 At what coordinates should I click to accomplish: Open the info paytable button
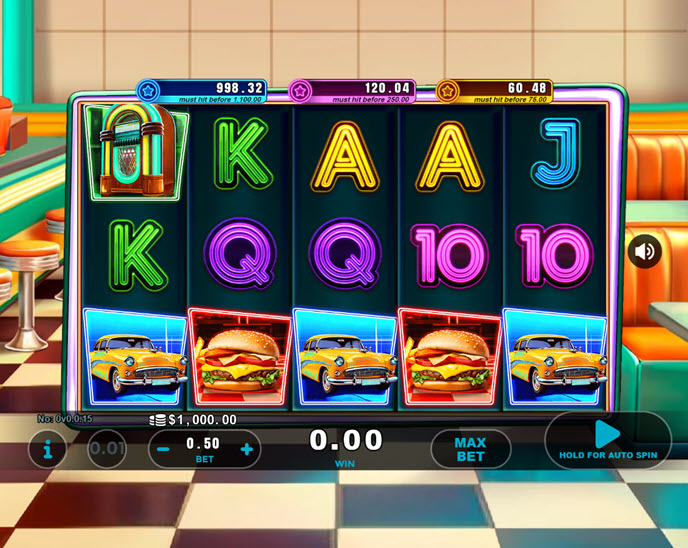pyautogui.click(x=47, y=449)
